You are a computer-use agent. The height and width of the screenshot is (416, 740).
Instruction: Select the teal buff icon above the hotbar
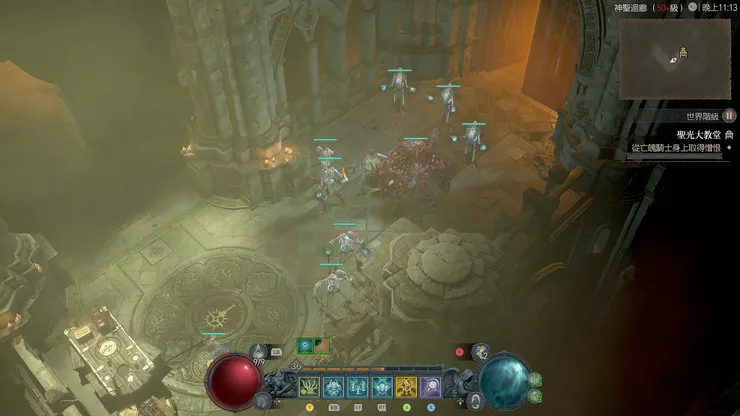tap(304, 345)
